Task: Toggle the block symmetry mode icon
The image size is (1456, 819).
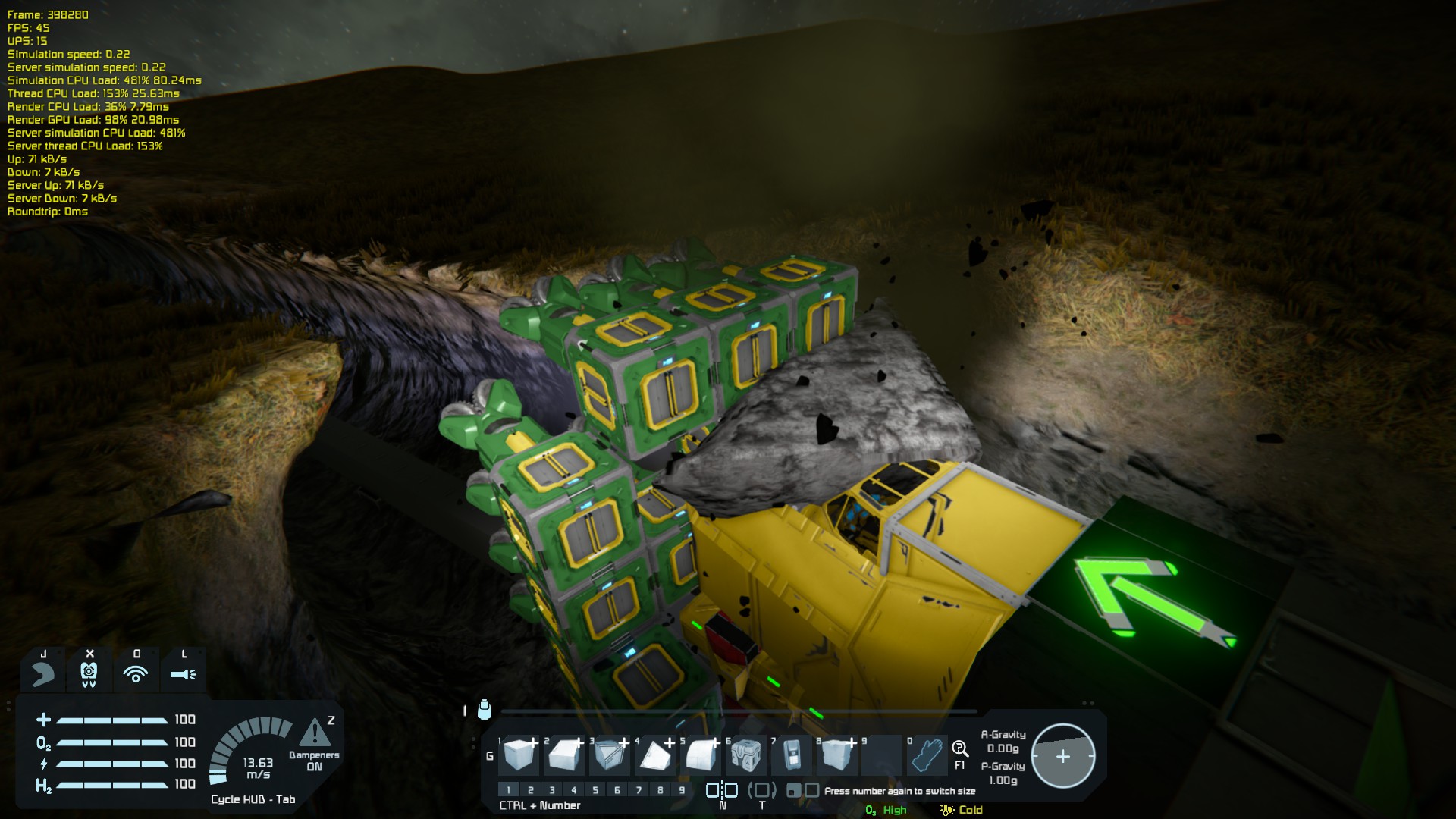Action: (x=722, y=790)
